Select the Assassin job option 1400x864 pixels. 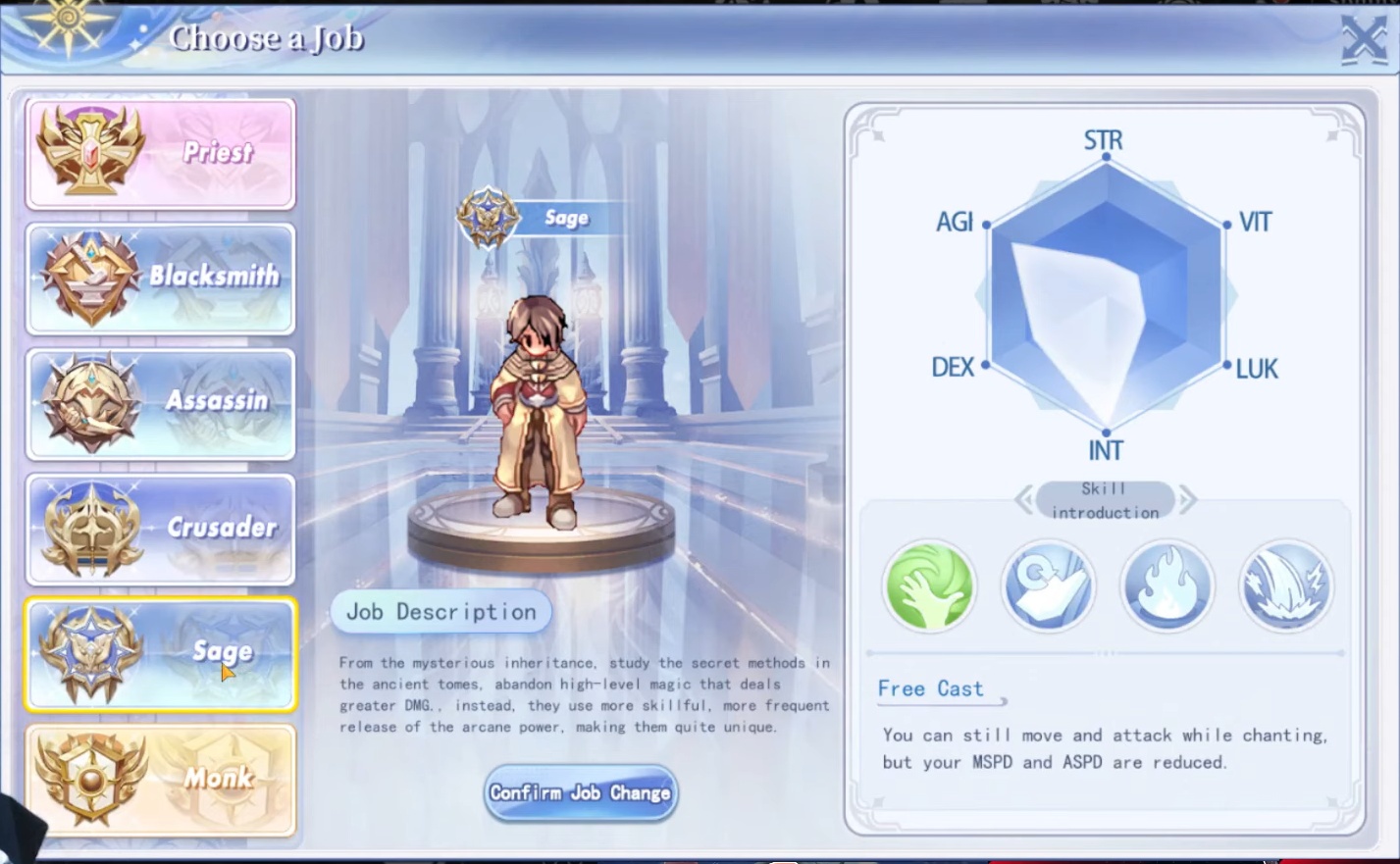click(x=160, y=403)
